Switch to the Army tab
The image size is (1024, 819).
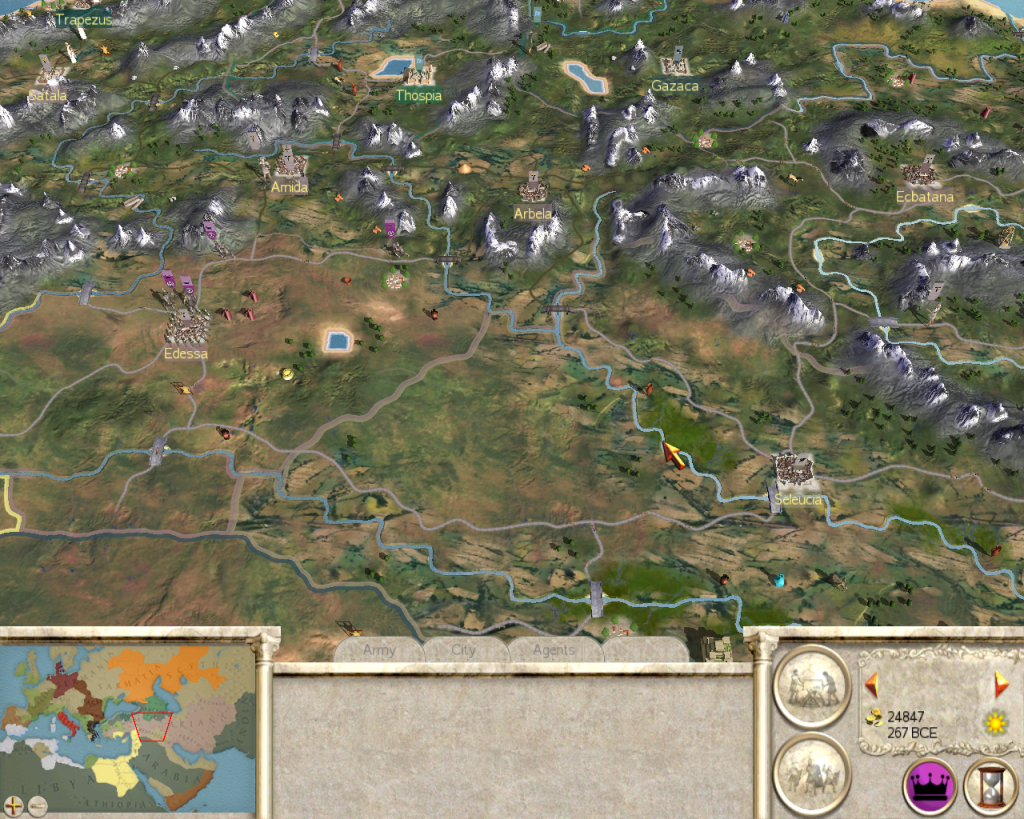(x=380, y=650)
